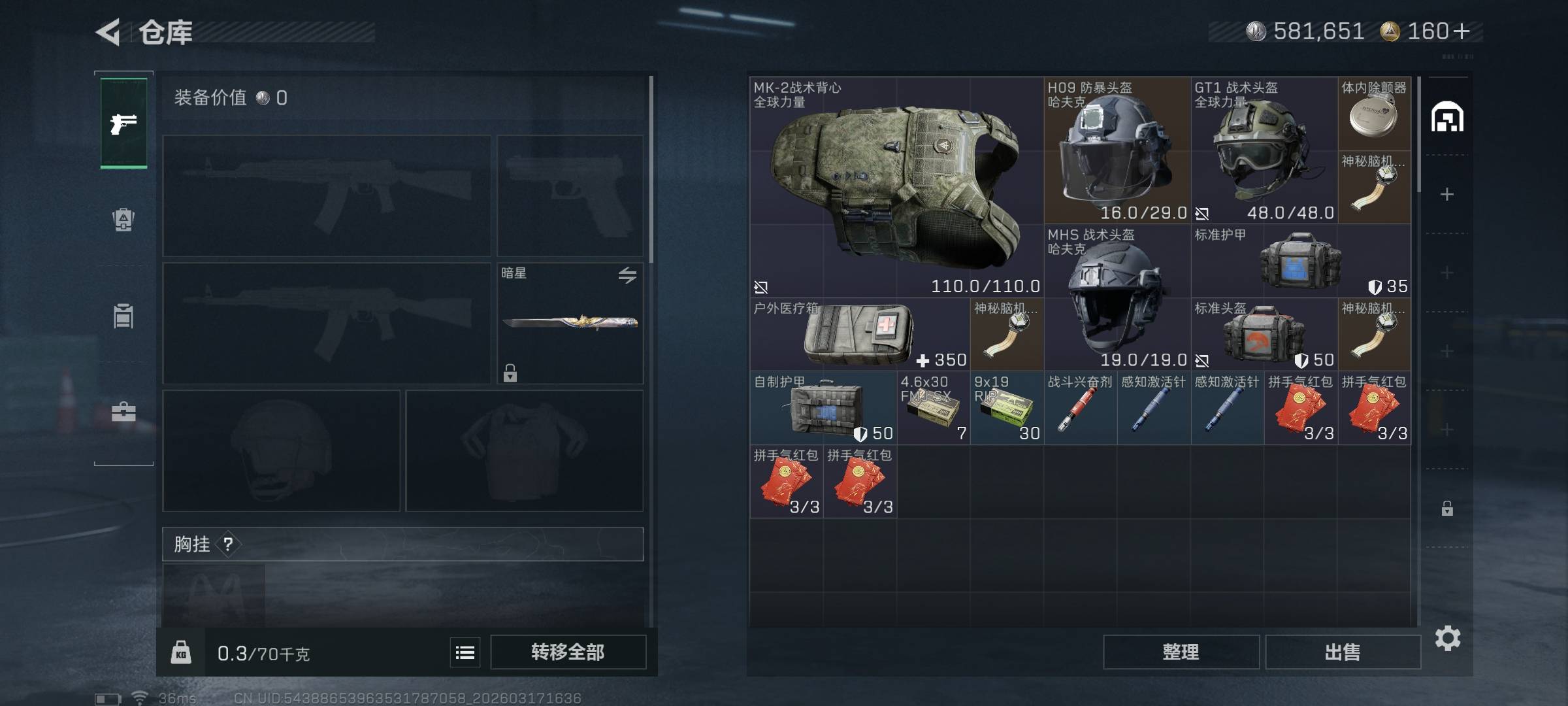Choose the GT1 tactical helmet

click(1264, 150)
